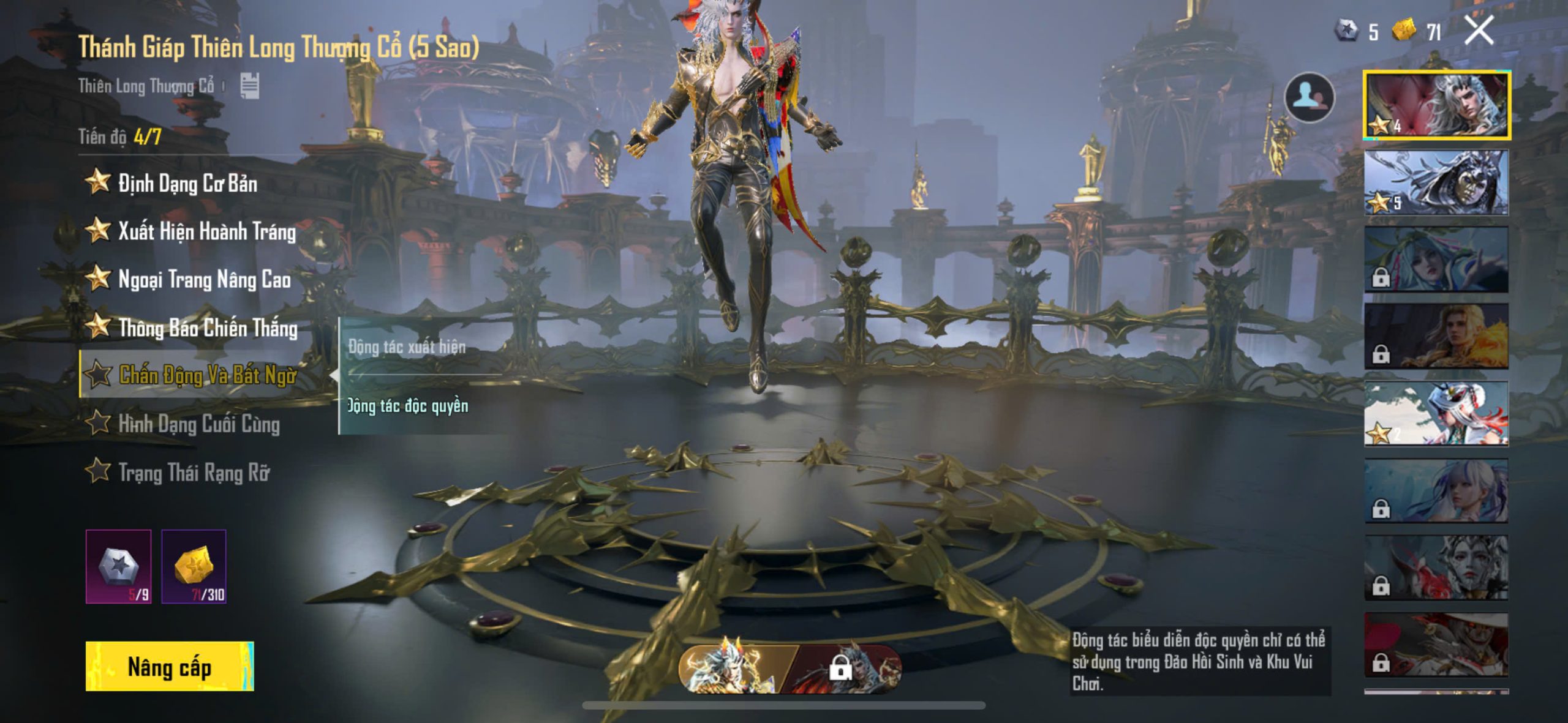Select the Động tác độc quyền option
The image size is (1568, 723).
point(409,406)
